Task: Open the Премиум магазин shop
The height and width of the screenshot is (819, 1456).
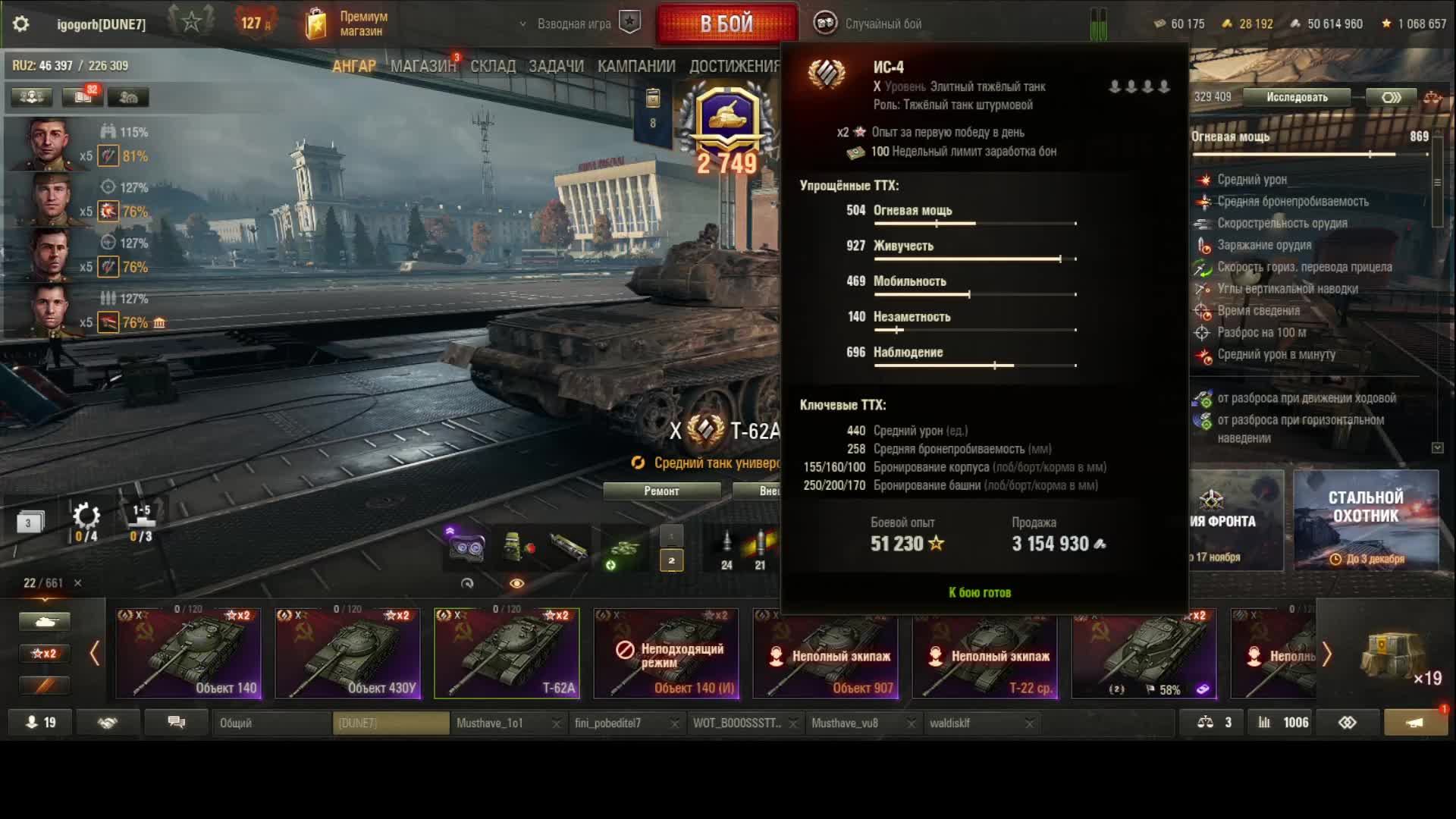Action: click(x=347, y=24)
